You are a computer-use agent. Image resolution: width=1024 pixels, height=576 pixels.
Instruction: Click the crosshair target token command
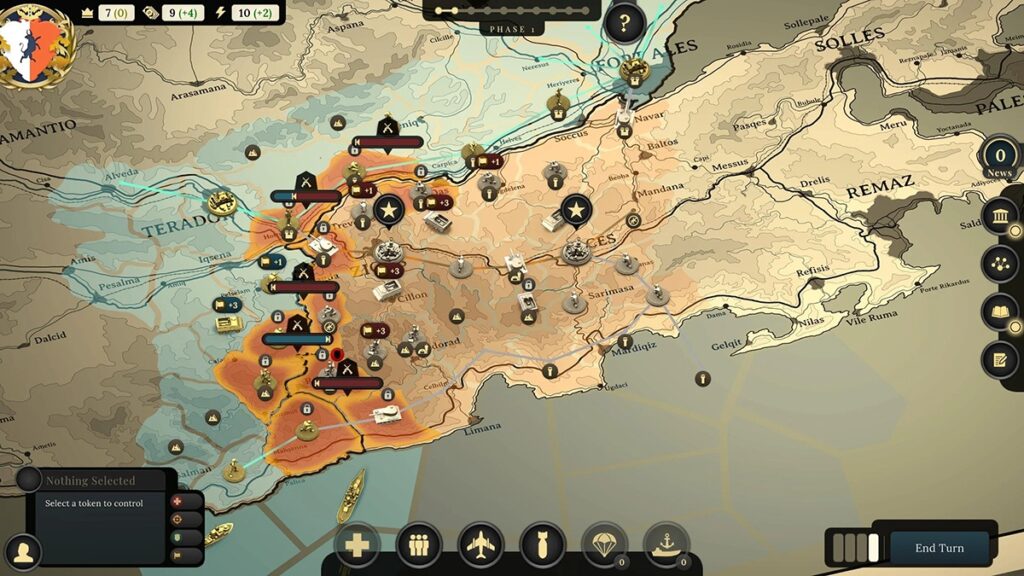[x=178, y=519]
